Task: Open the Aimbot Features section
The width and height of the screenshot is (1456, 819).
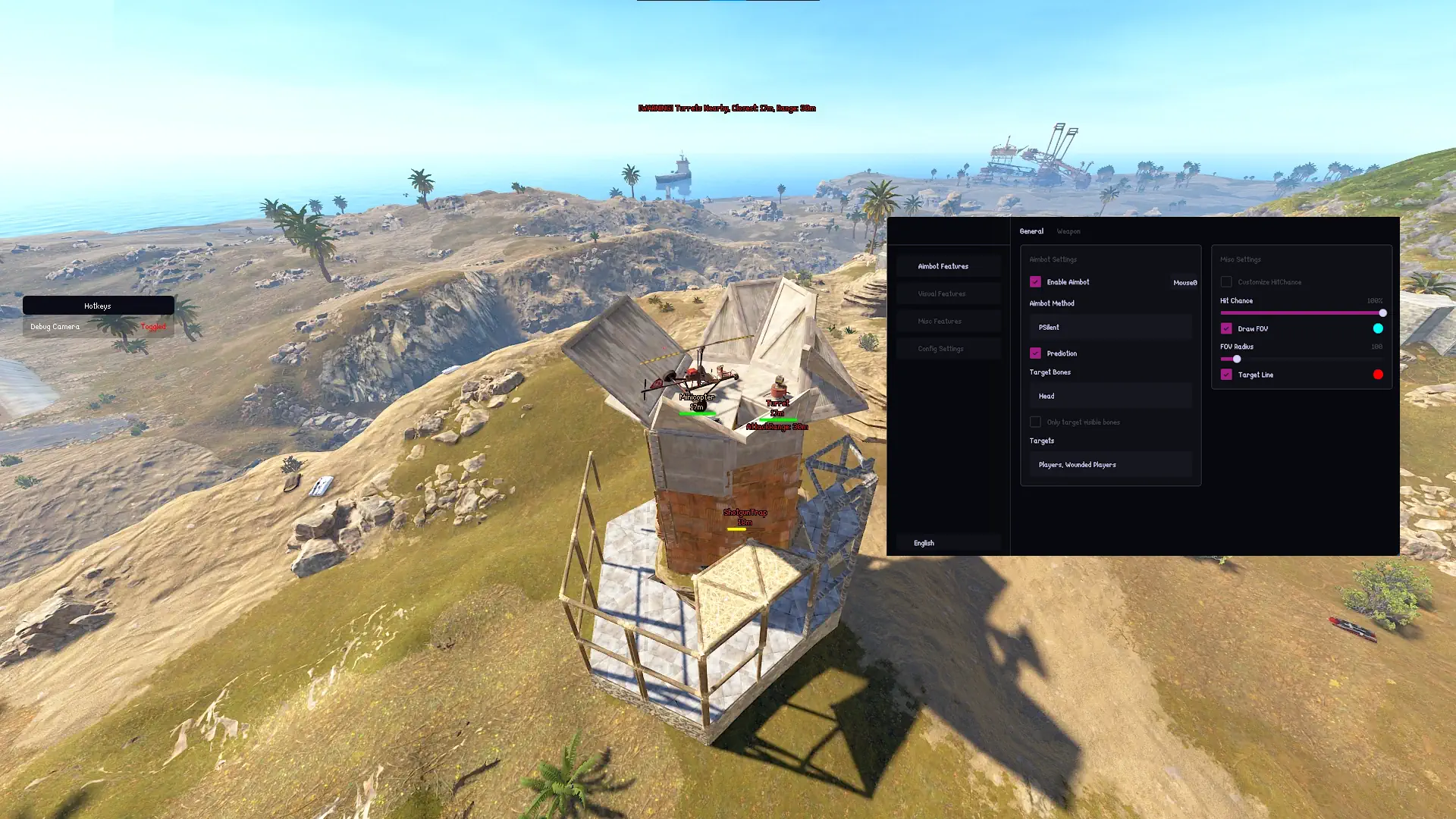Action: [x=949, y=265]
